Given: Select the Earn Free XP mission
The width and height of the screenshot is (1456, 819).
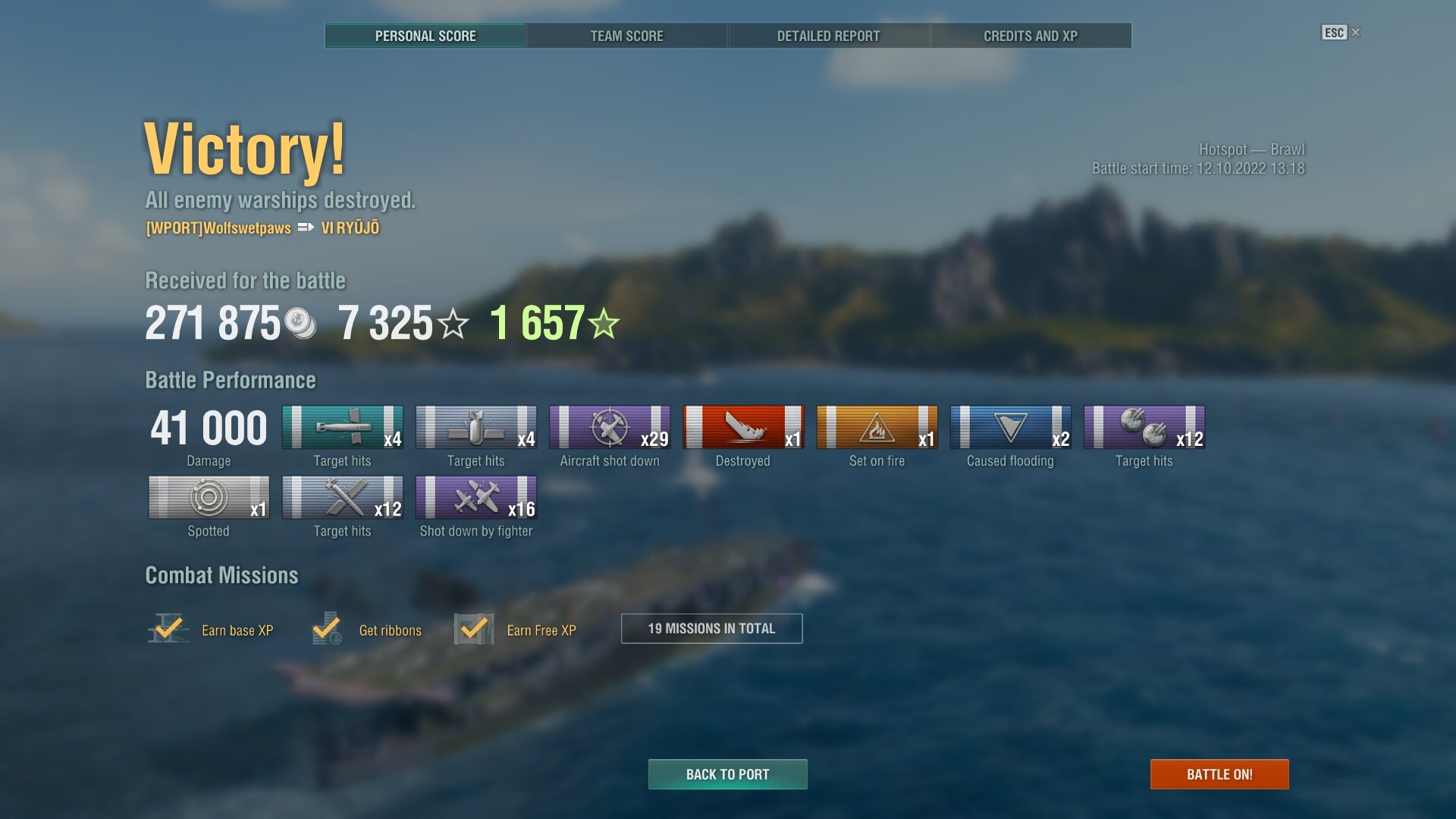Looking at the screenshot, I should 516,629.
